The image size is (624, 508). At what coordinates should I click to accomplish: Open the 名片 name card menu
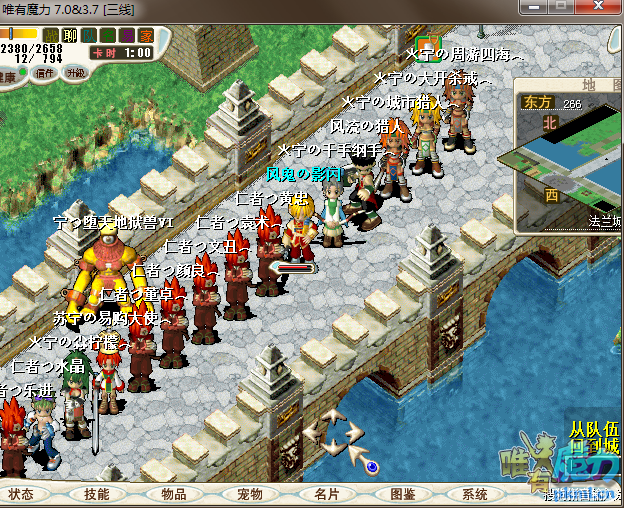click(327, 494)
